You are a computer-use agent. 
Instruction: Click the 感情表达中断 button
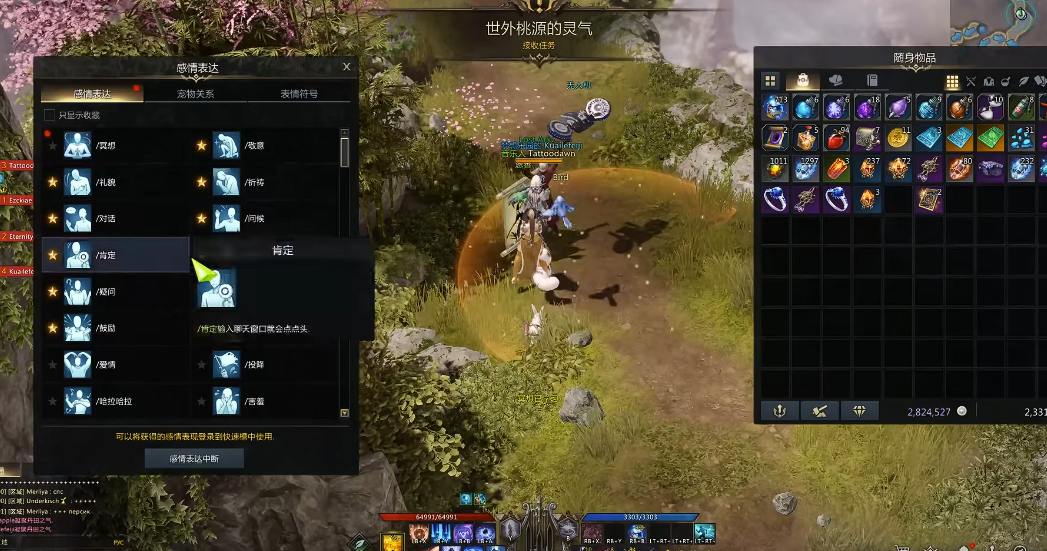pyautogui.click(x=194, y=457)
